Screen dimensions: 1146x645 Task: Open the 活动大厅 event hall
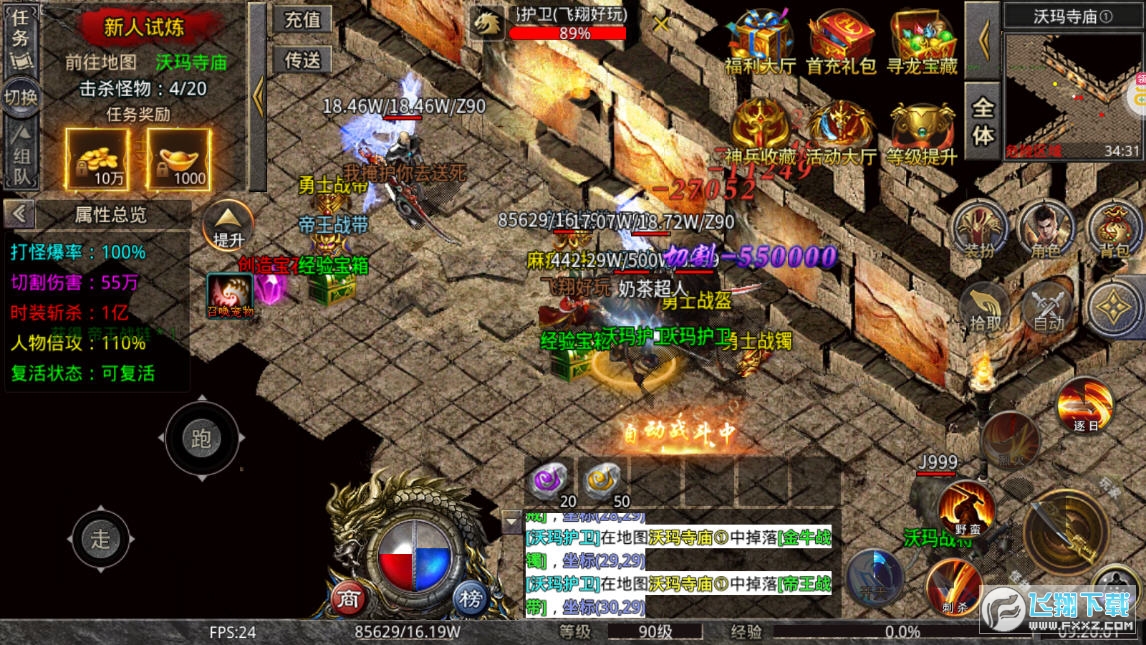tap(841, 133)
